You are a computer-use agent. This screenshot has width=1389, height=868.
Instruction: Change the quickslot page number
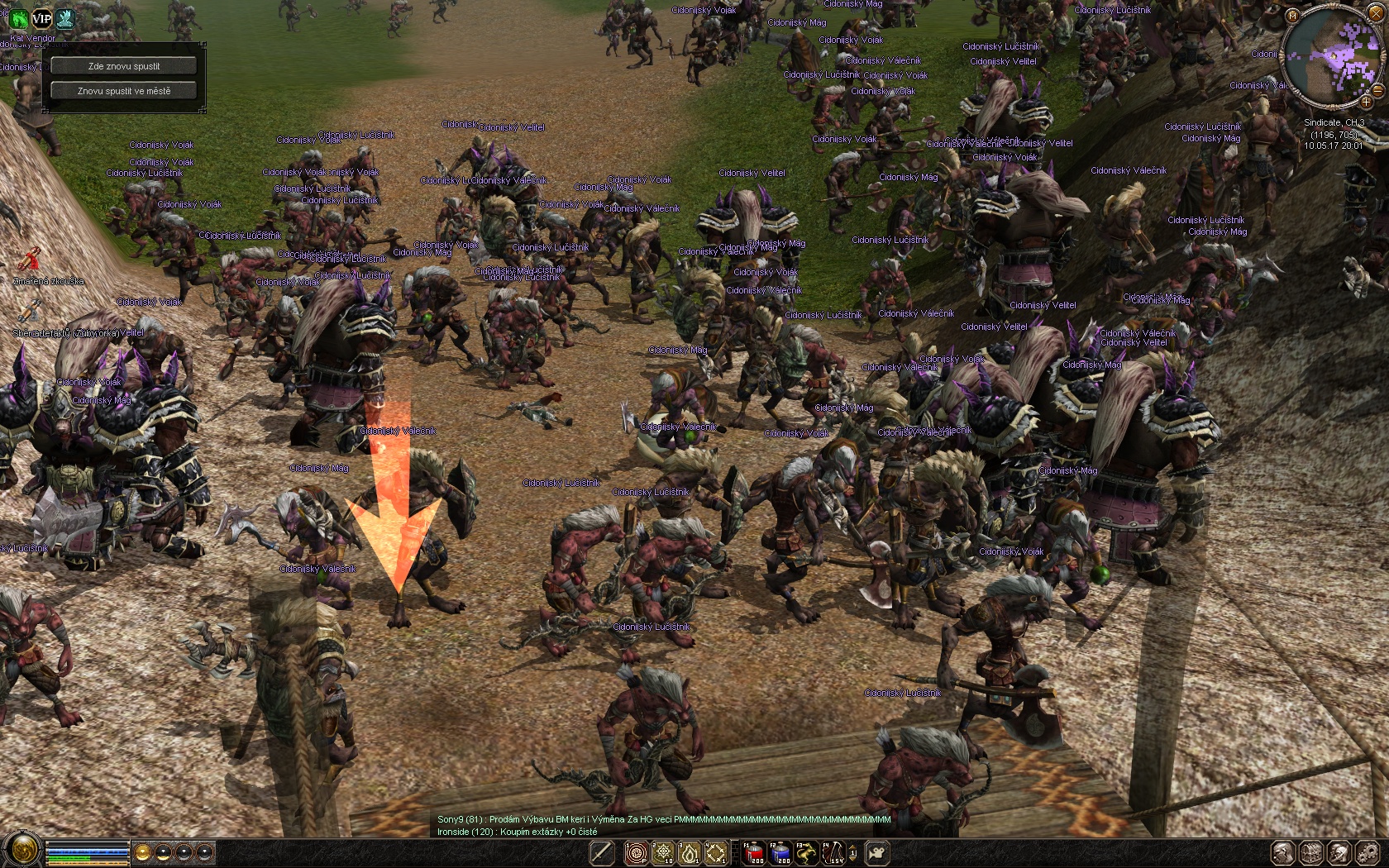(x=853, y=852)
